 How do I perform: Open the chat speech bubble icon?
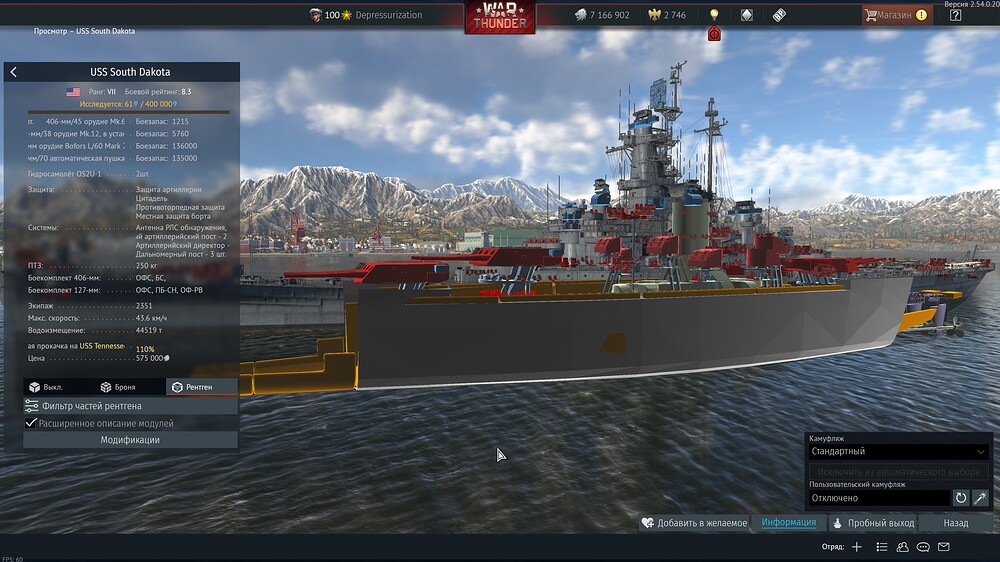[923, 547]
